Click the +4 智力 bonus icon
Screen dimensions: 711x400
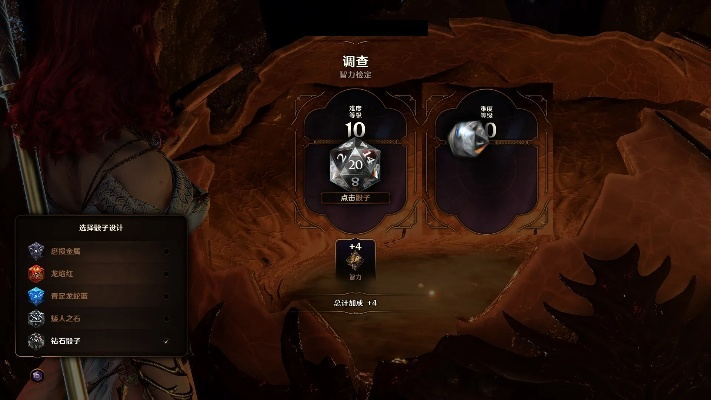(355, 260)
